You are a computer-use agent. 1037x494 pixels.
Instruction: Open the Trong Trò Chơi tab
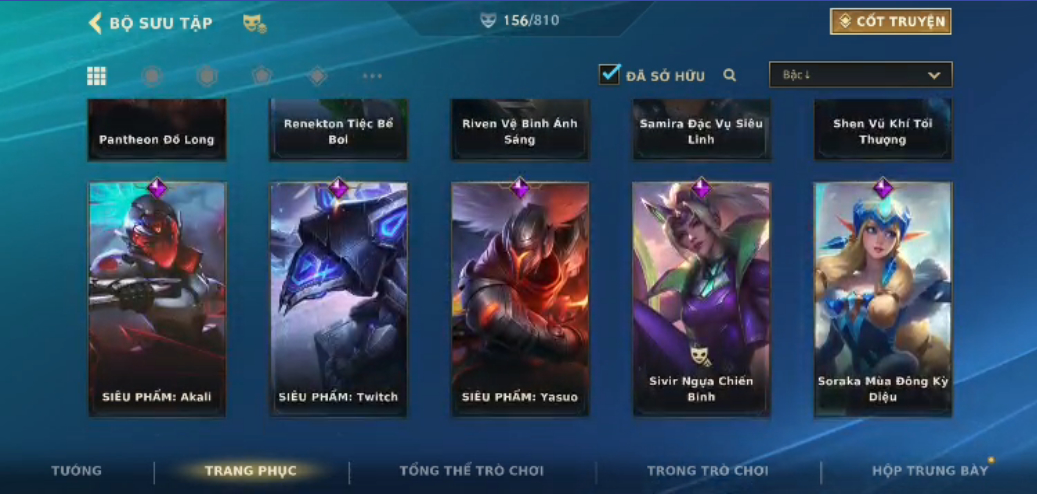click(x=708, y=471)
